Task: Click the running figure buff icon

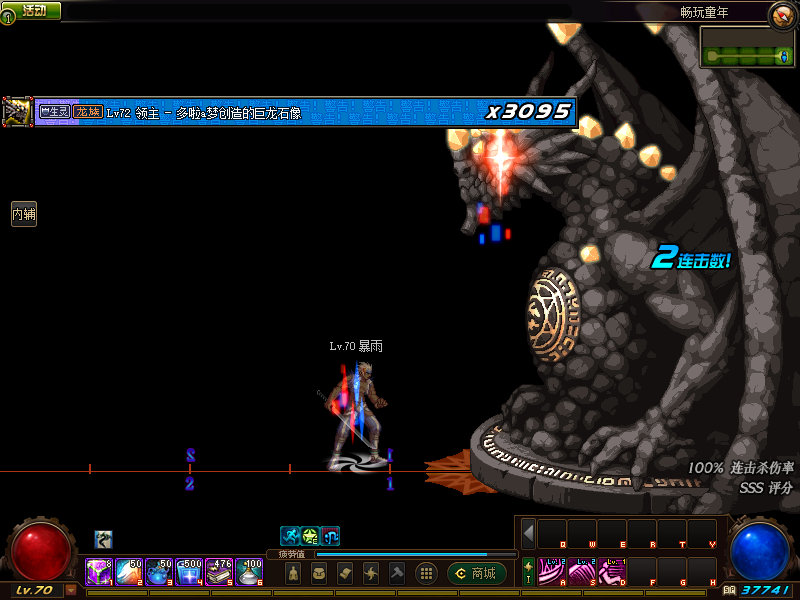Action: [x=289, y=535]
